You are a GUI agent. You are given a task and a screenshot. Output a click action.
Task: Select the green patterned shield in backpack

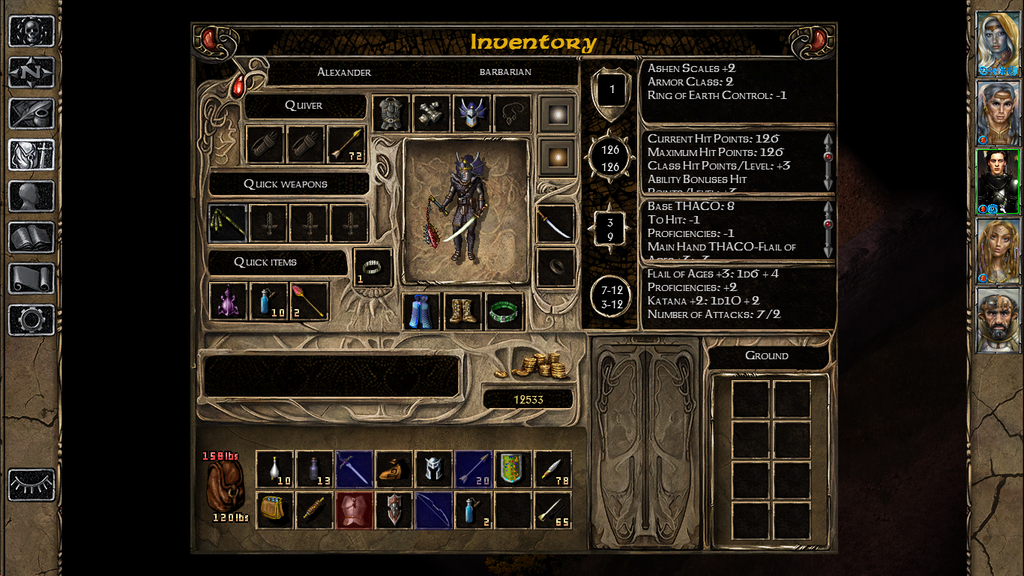[x=512, y=468]
